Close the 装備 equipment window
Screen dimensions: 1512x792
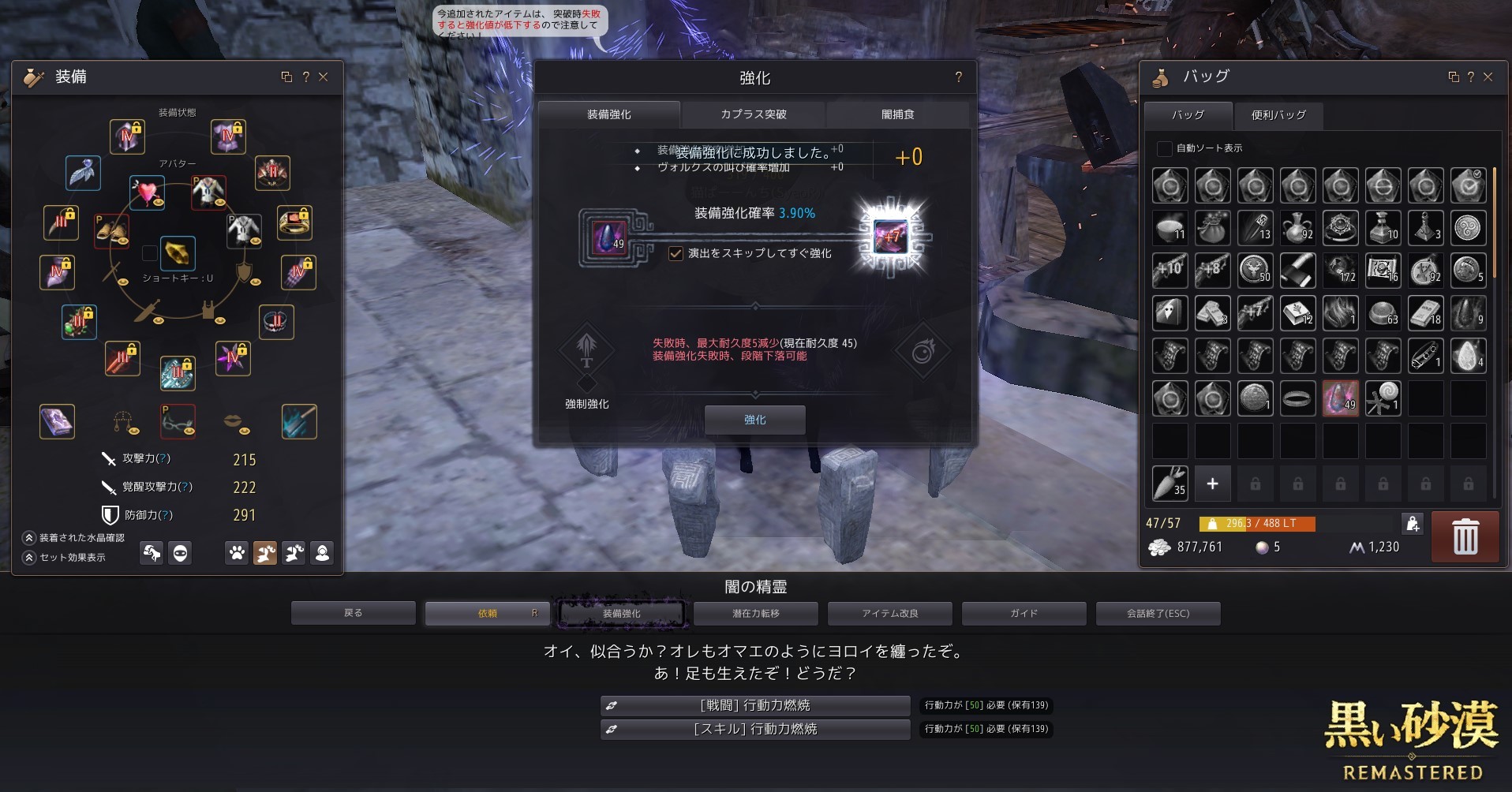point(324,77)
